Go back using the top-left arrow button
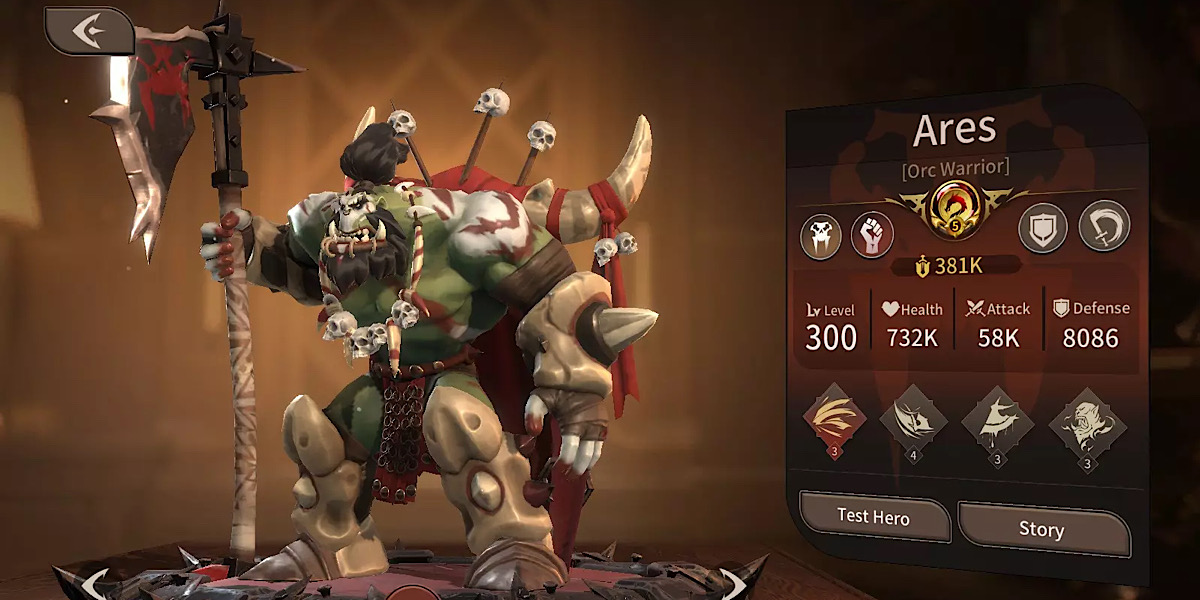 (89, 31)
